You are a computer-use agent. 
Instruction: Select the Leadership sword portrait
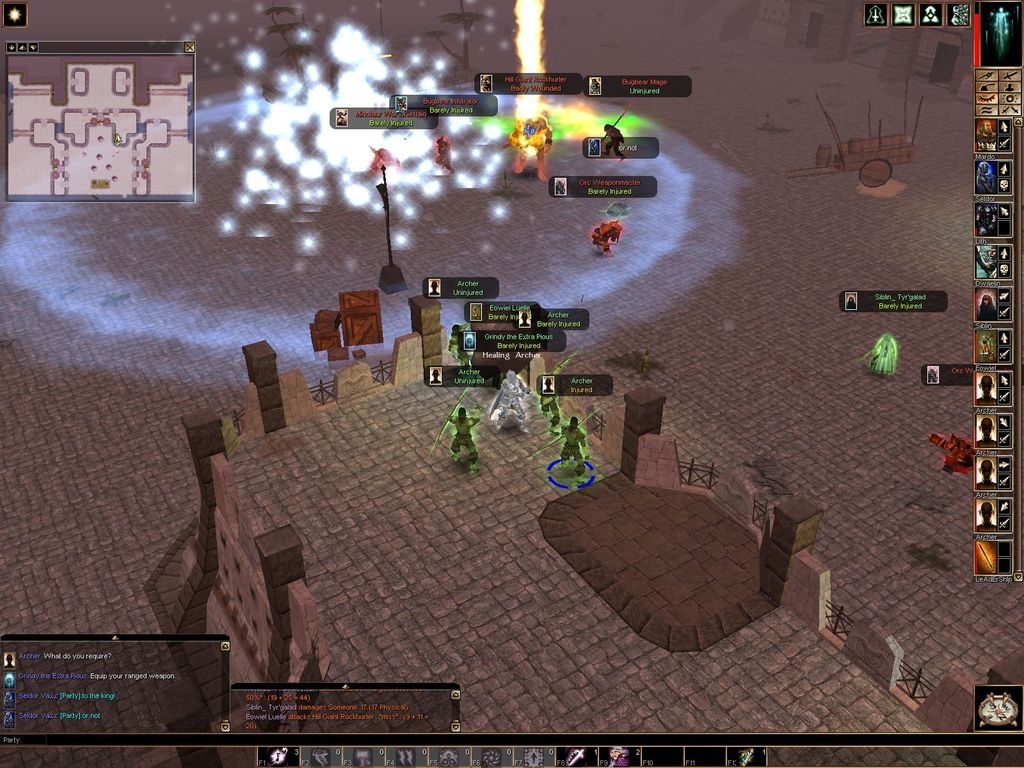tap(986, 557)
